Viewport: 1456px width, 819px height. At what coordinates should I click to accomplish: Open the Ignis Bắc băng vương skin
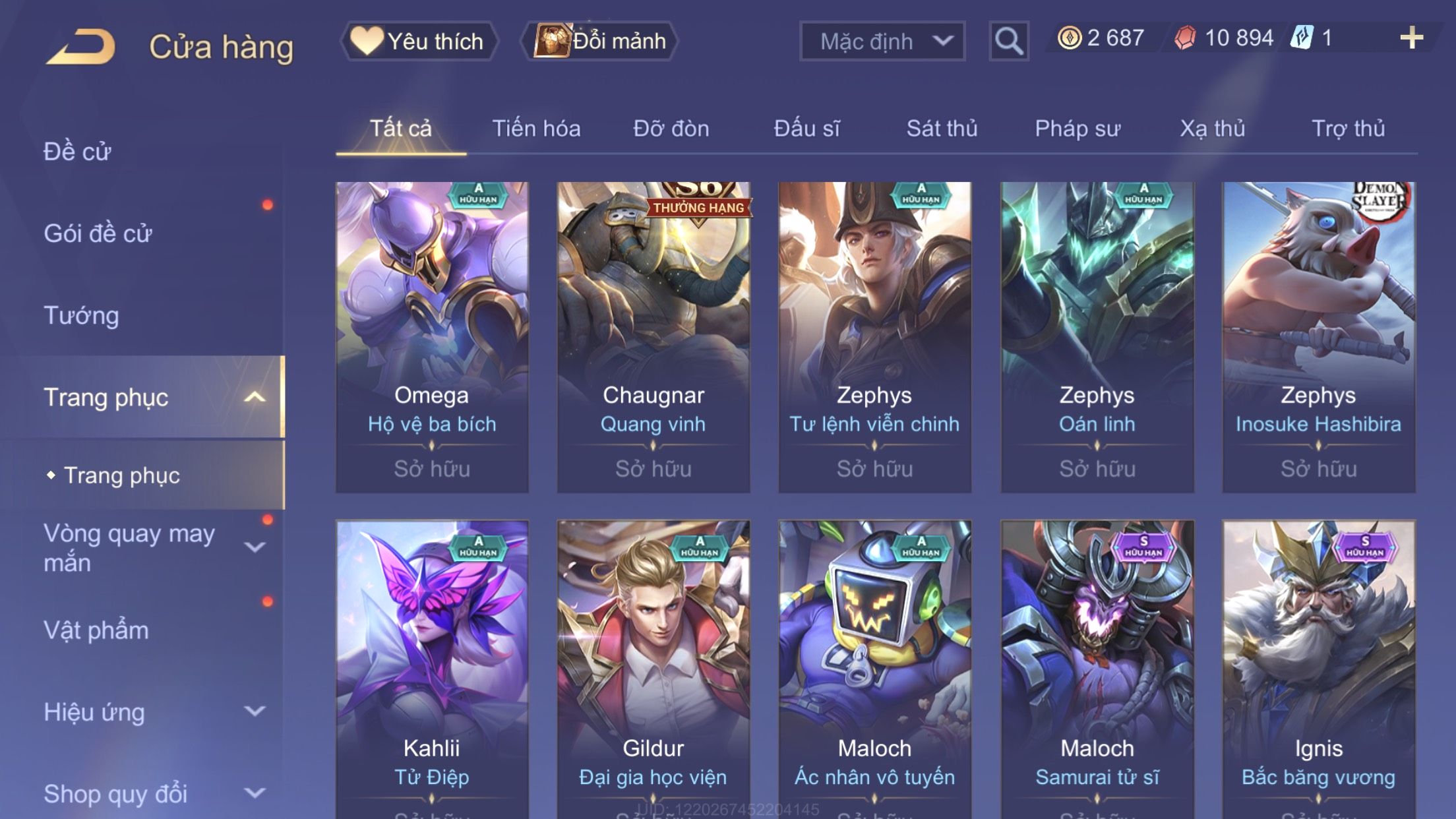pos(1318,666)
